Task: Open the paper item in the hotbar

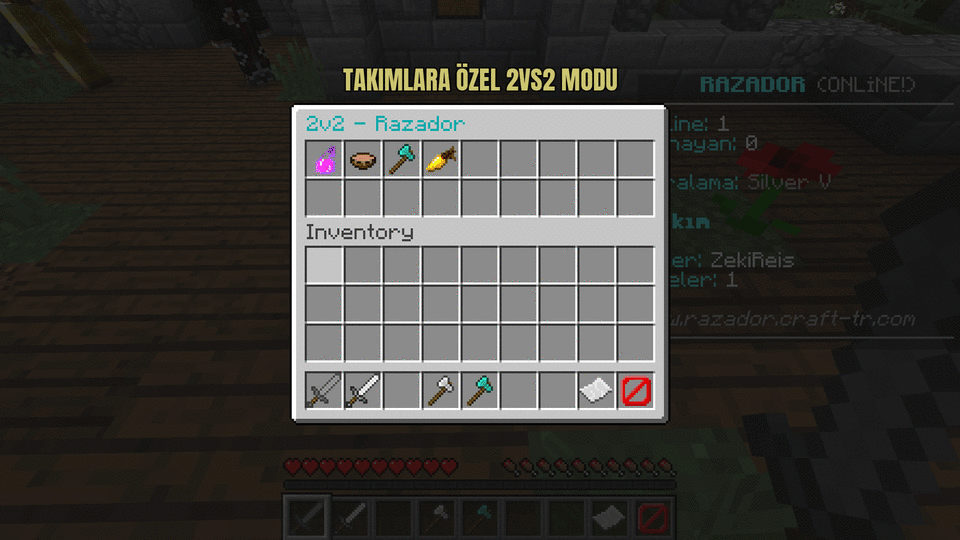Action: [597, 390]
